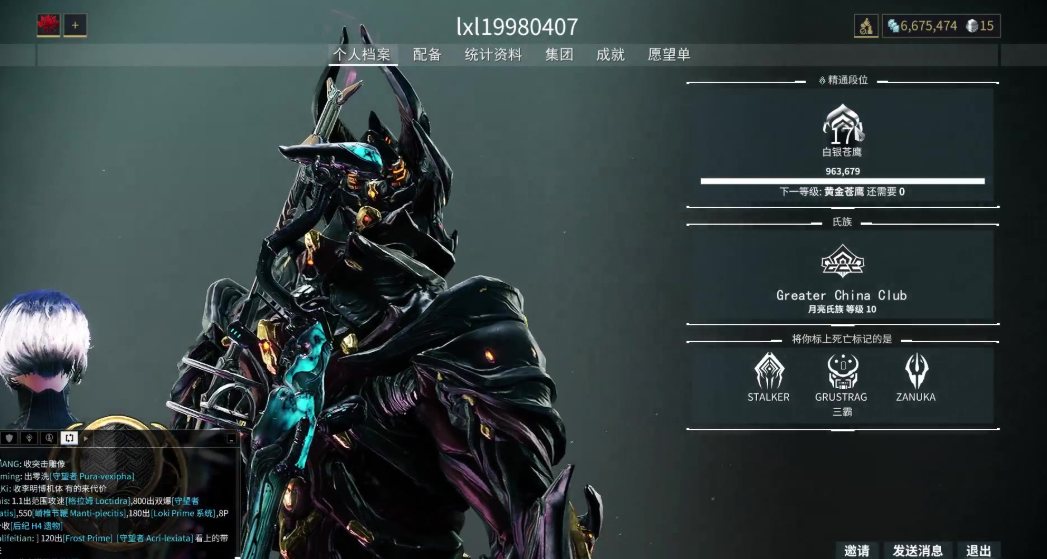
Task: Select the Stalker death mark icon
Action: click(x=768, y=371)
